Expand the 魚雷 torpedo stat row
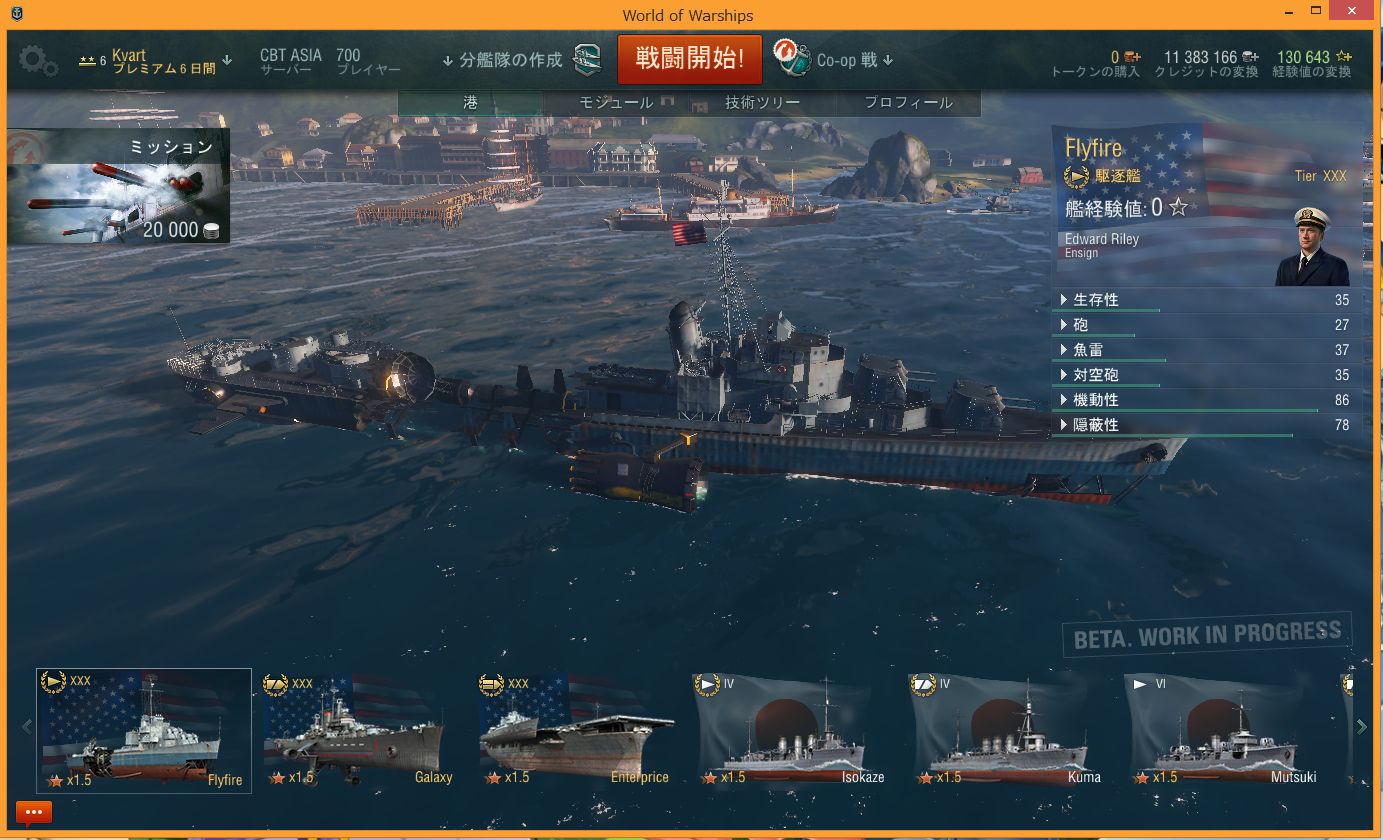Image resolution: width=1383 pixels, height=840 pixels. (1088, 350)
